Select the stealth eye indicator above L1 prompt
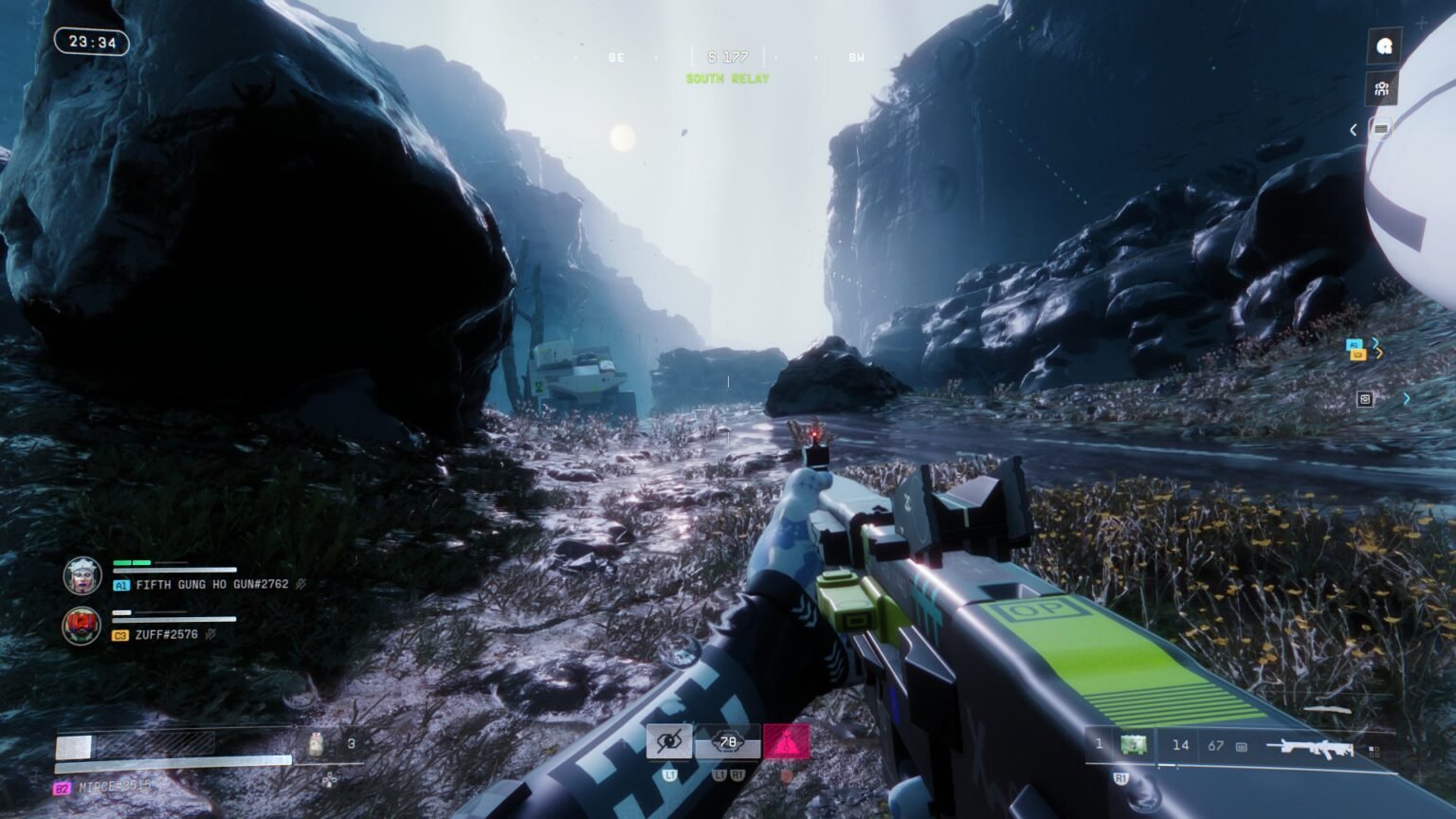 coord(670,741)
